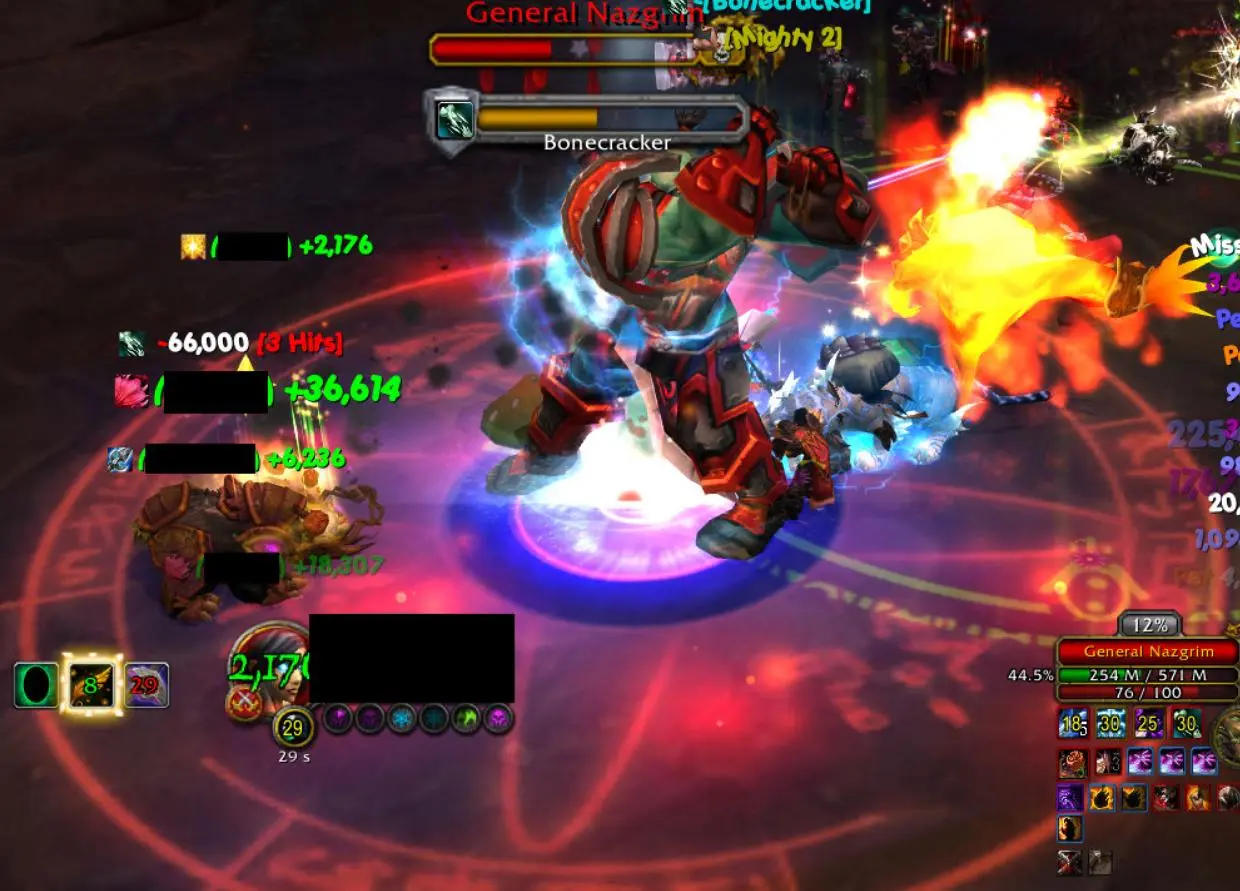Click the Bonecracker spell icon on cast bar
Screen dimensions: 1240x891
[x=455, y=121]
